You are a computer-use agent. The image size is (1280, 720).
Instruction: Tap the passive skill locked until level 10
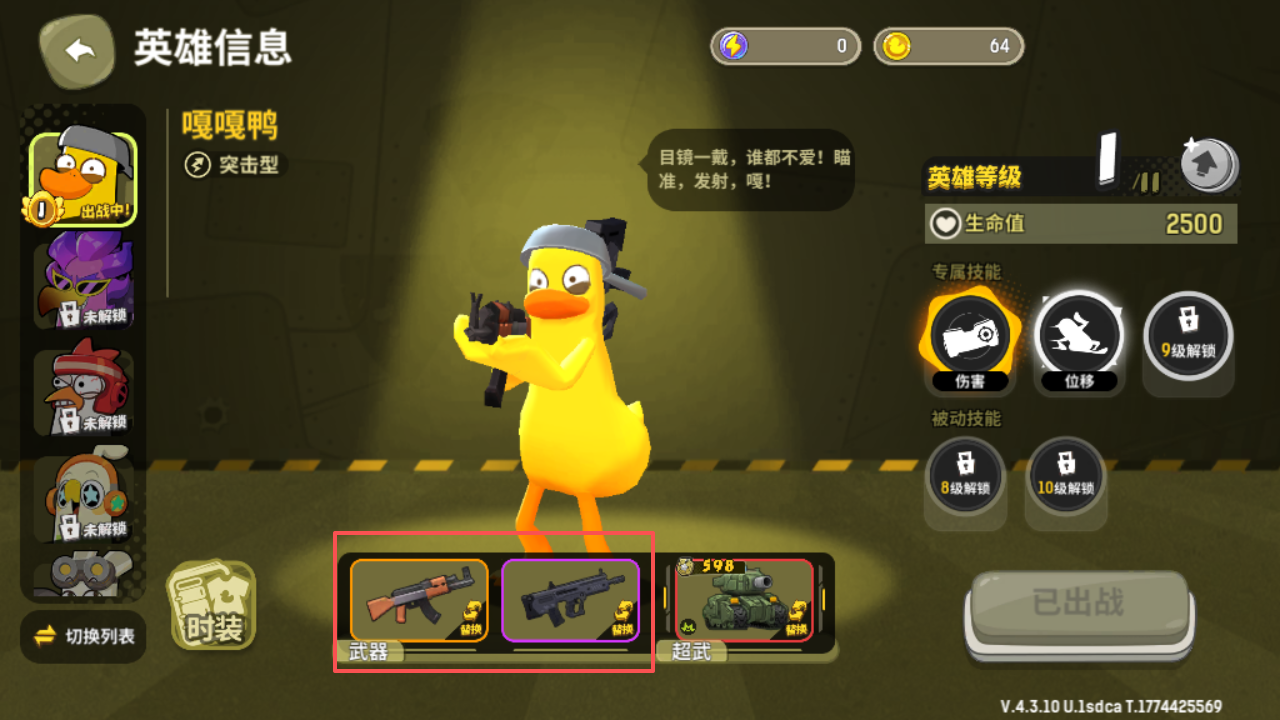tap(1065, 474)
